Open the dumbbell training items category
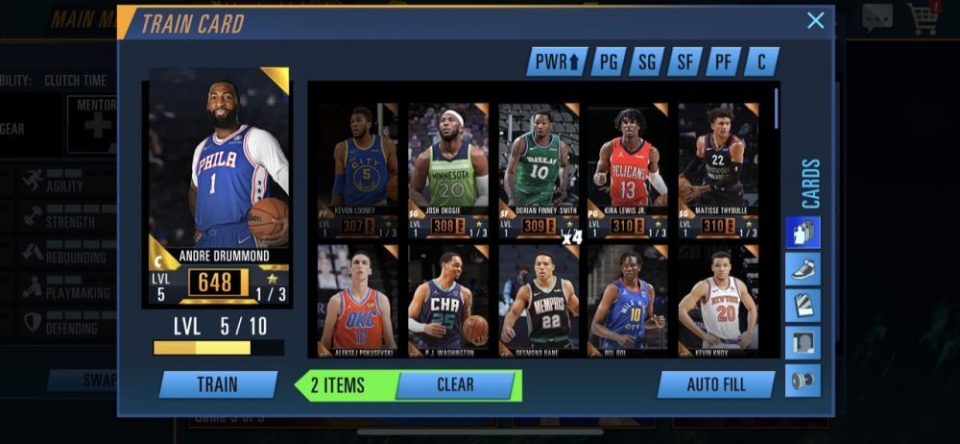 [x=802, y=380]
